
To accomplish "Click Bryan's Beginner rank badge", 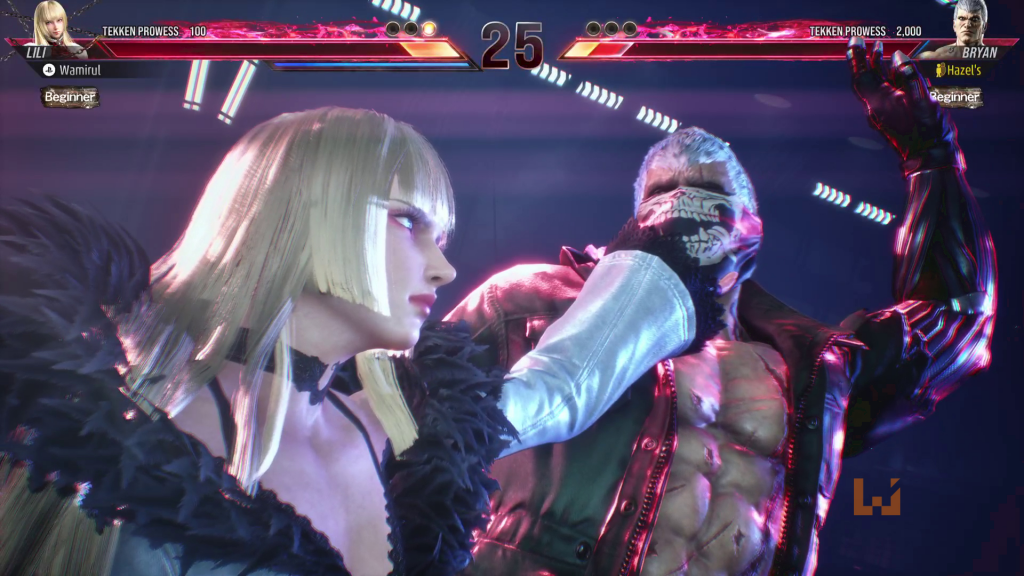I will tap(954, 97).
